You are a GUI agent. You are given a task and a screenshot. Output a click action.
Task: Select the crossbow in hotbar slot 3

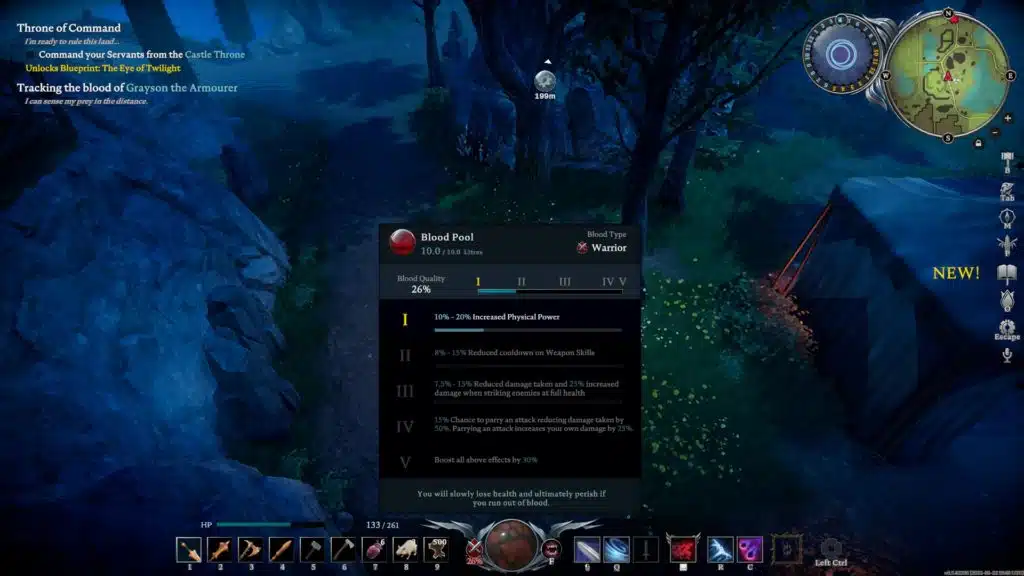251,549
